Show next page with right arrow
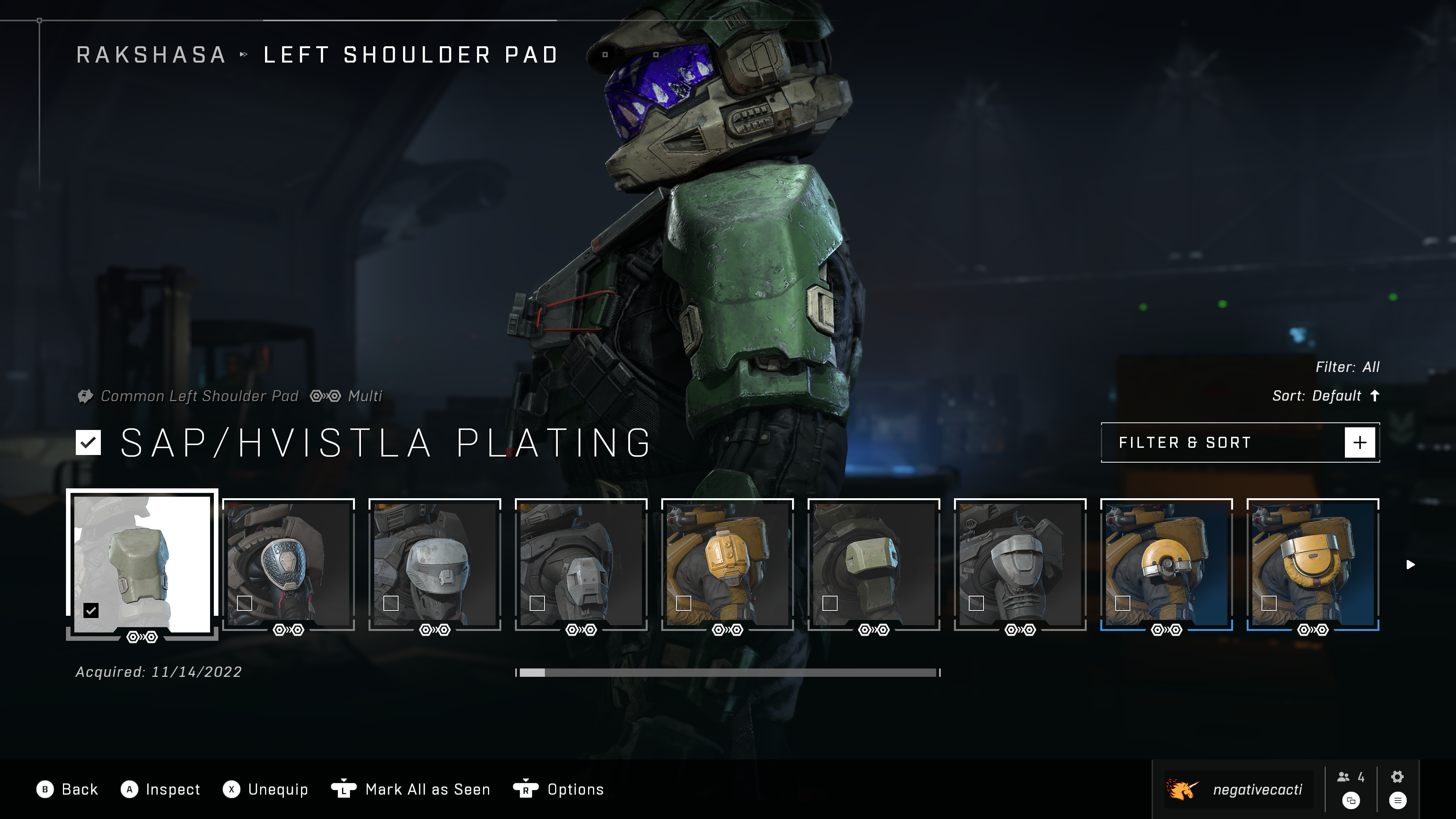Image resolution: width=1456 pixels, height=819 pixels. pyautogui.click(x=1411, y=565)
